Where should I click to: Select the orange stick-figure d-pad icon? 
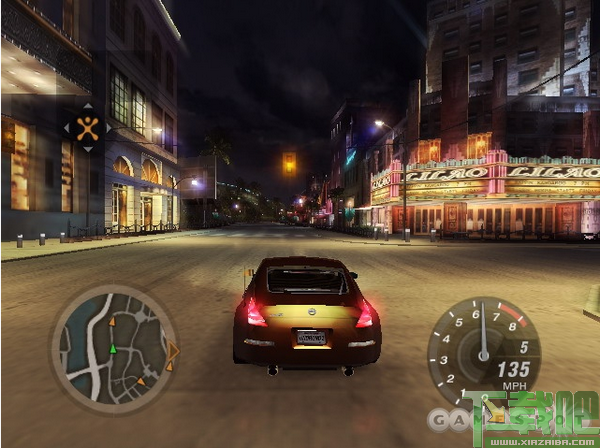[88, 128]
